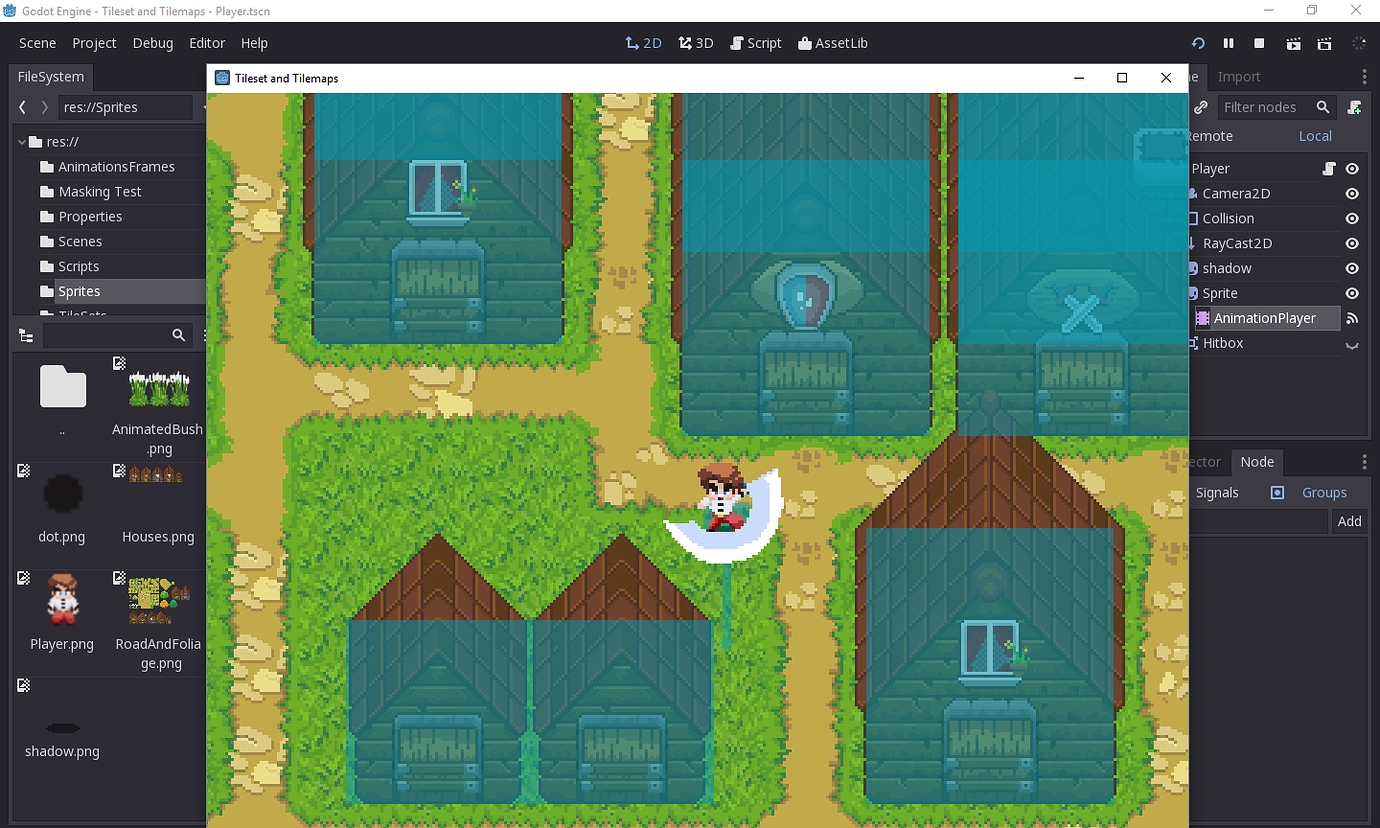This screenshot has width=1380, height=828.
Task: Play the current scene
Action: [x=1293, y=43]
